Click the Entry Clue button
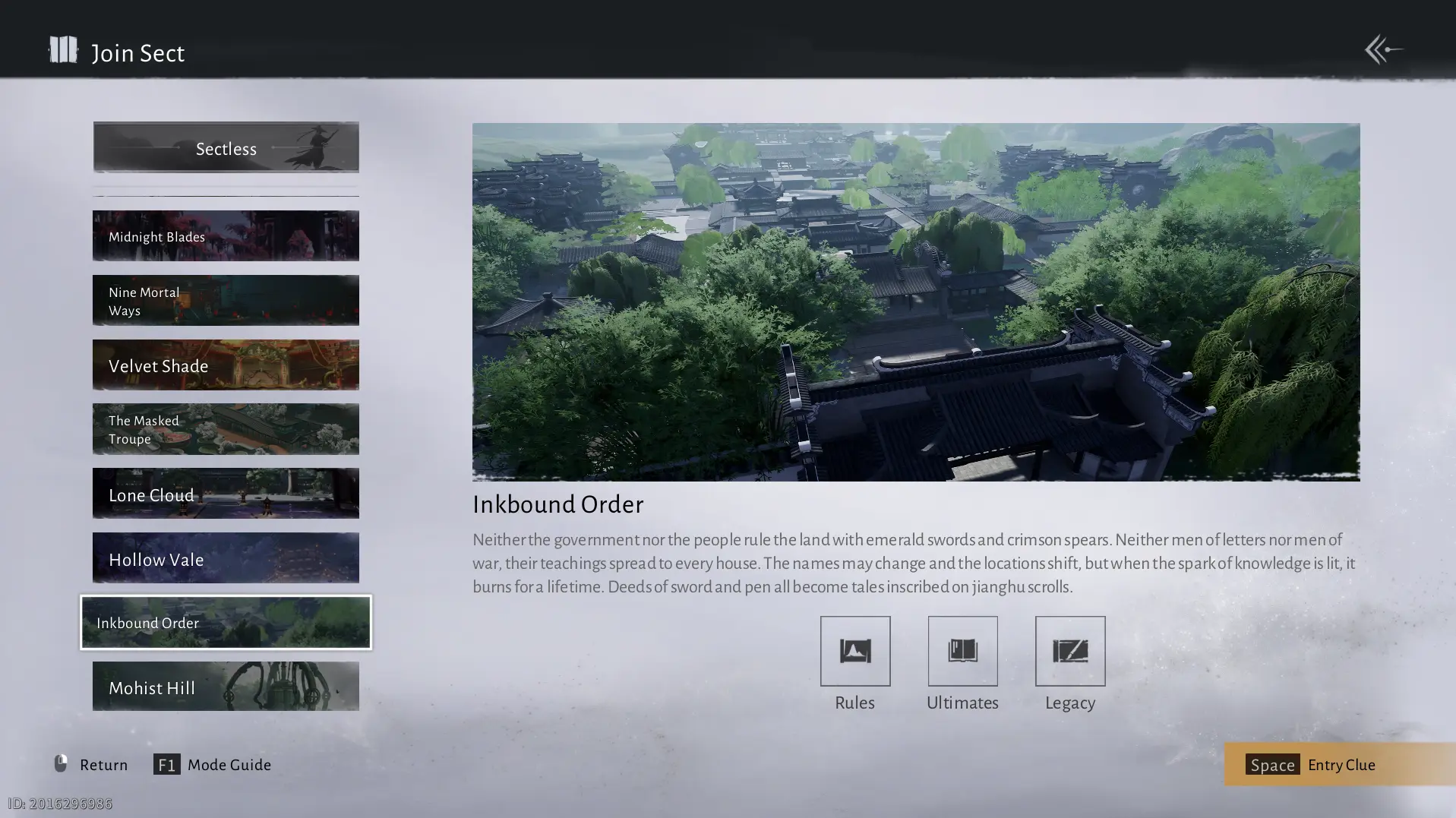Viewport: 1456px width, 818px height. [x=1339, y=764]
